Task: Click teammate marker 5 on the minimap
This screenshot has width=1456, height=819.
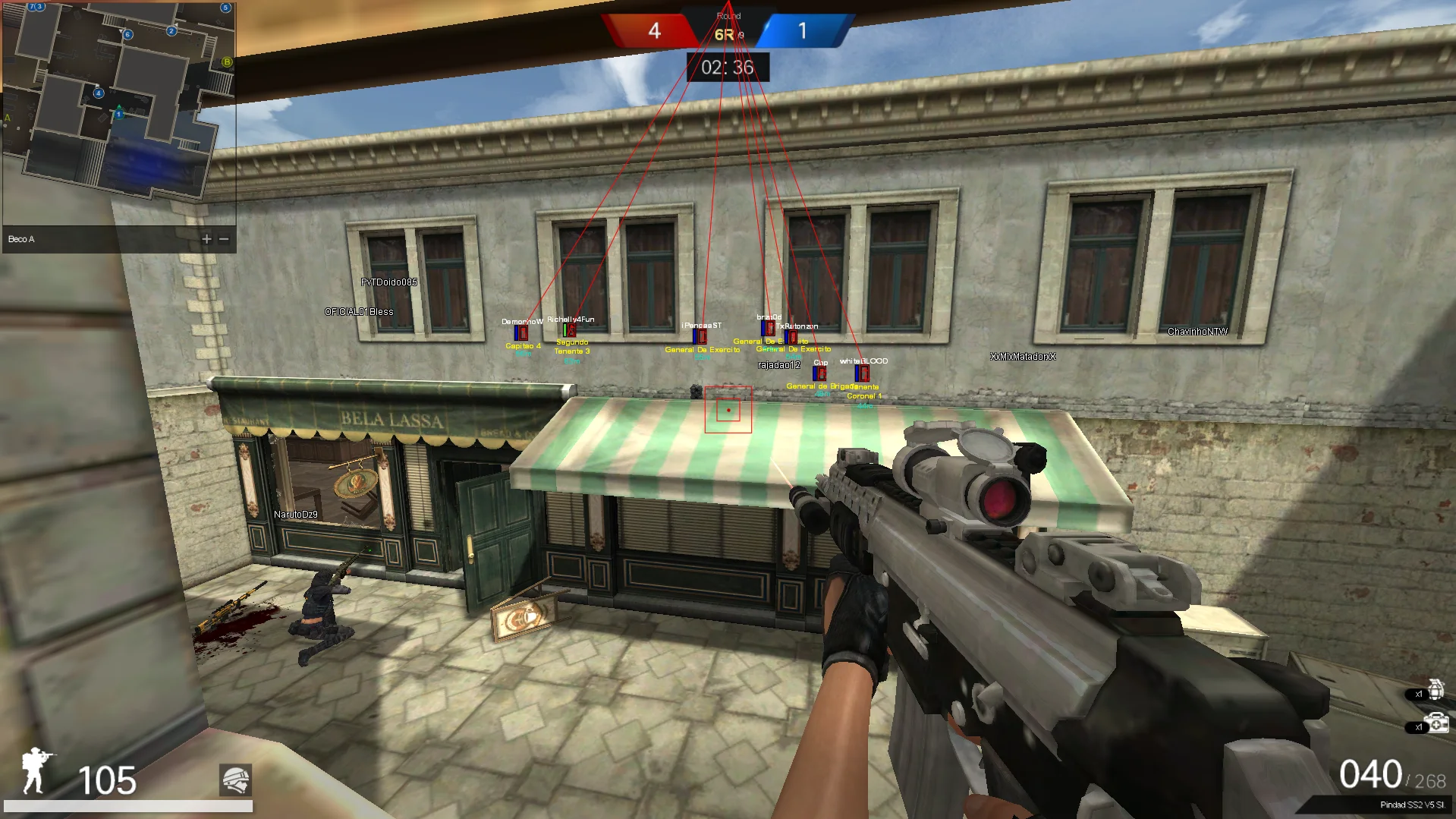Action: [225, 8]
